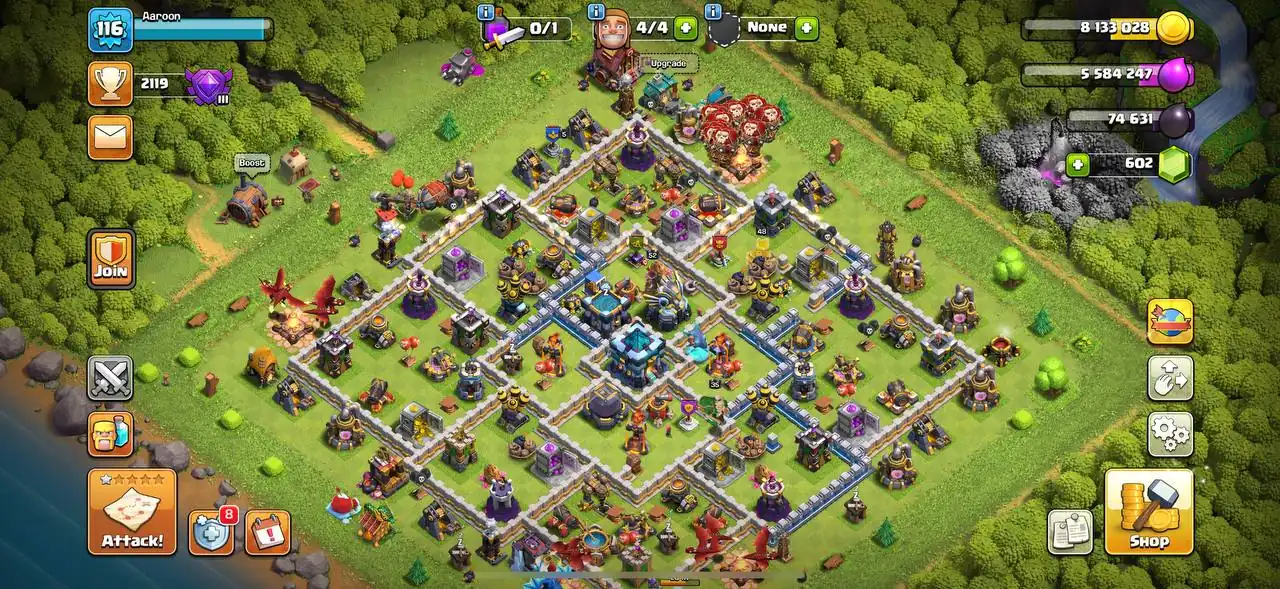
Task: Open the shield-plus button with red 8 badge
Action: coord(212,532)
